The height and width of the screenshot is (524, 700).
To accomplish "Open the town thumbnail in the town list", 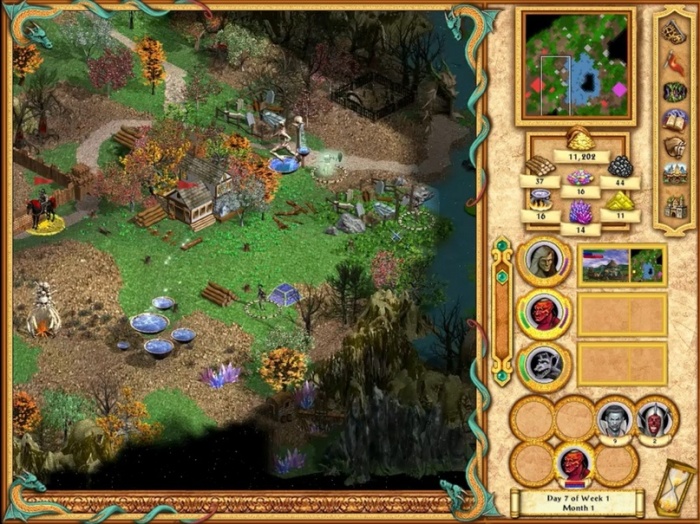I will (604, 265).
